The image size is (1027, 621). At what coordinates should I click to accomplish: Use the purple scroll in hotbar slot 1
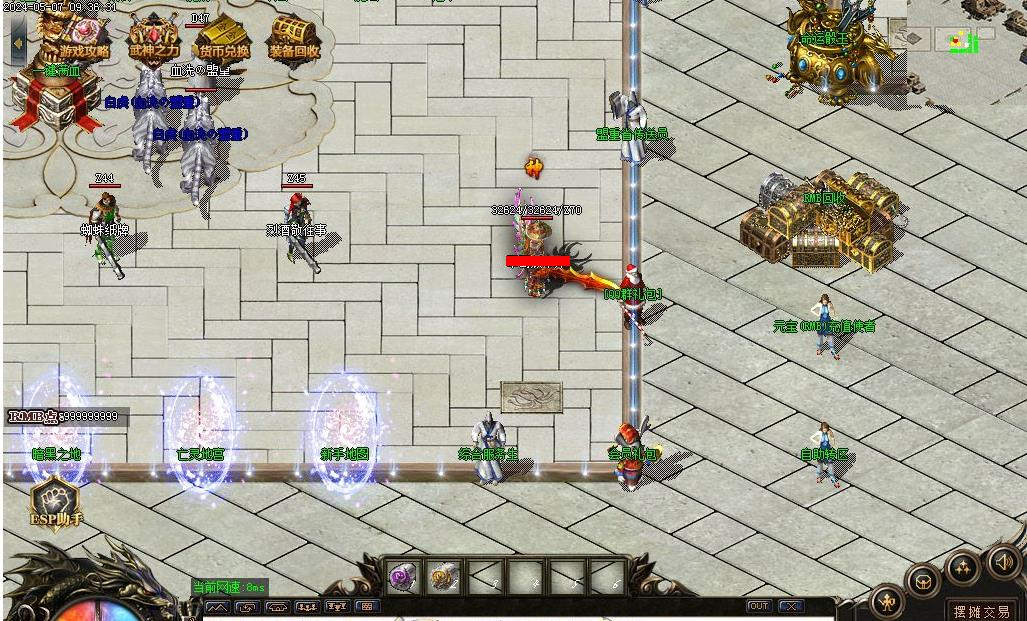(403, 577)
